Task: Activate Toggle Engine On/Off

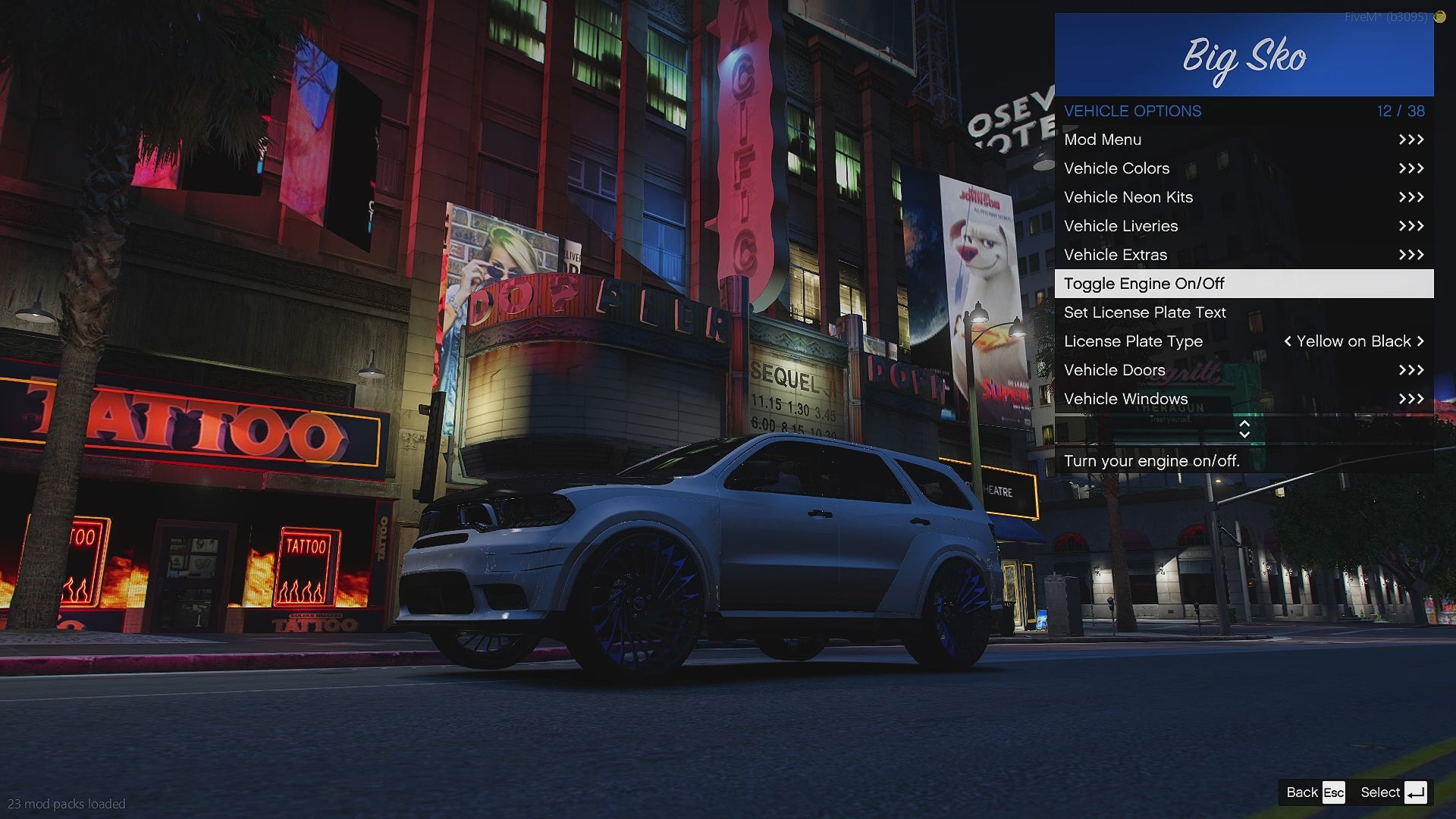Action: pyautogui.click(x=1244, y=284)
